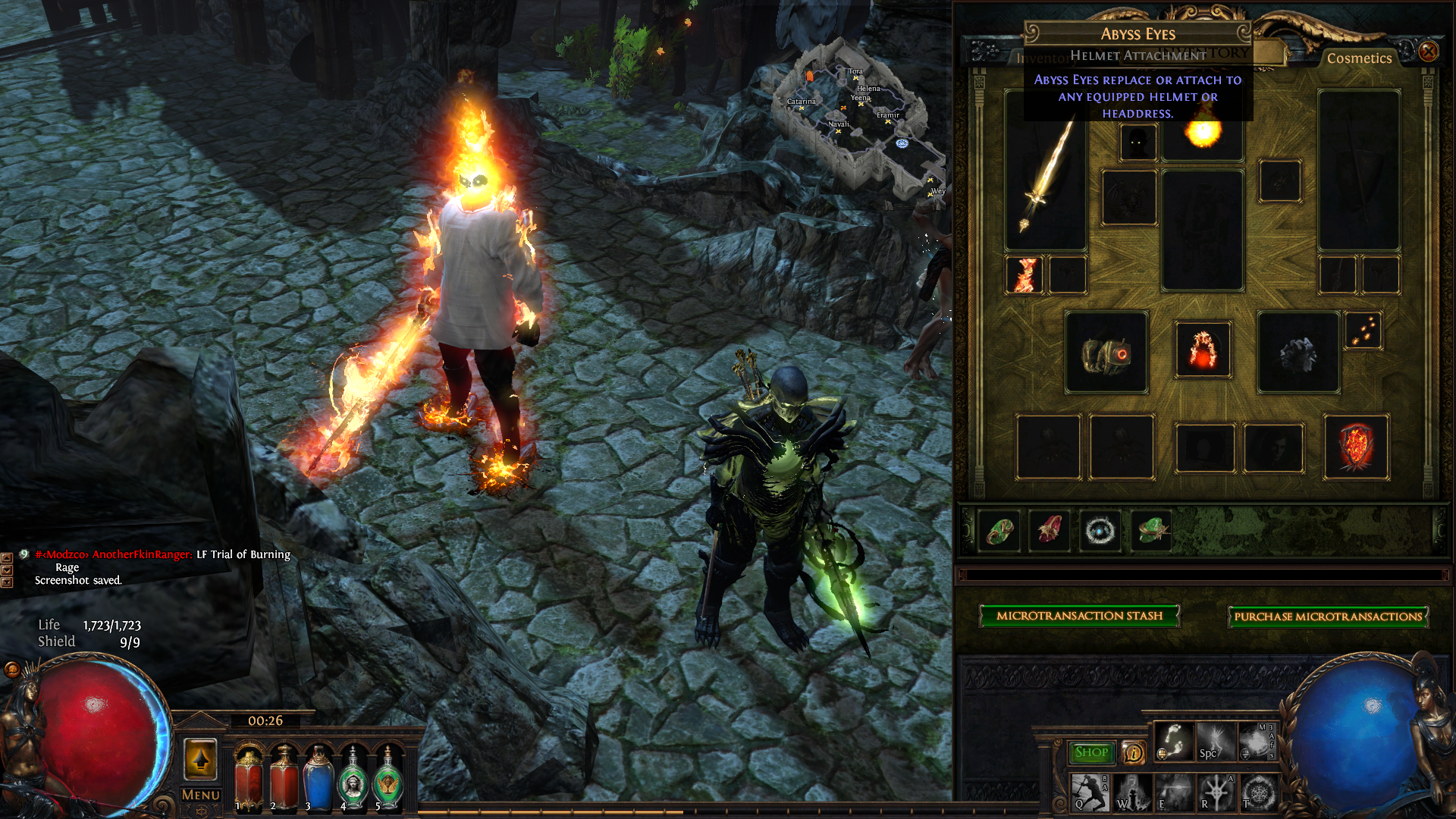The width and height of the screenshot is (1456, 819).
Task: Select the red fiery shield cosmetic slot
Action: [x=1356, y=447]
